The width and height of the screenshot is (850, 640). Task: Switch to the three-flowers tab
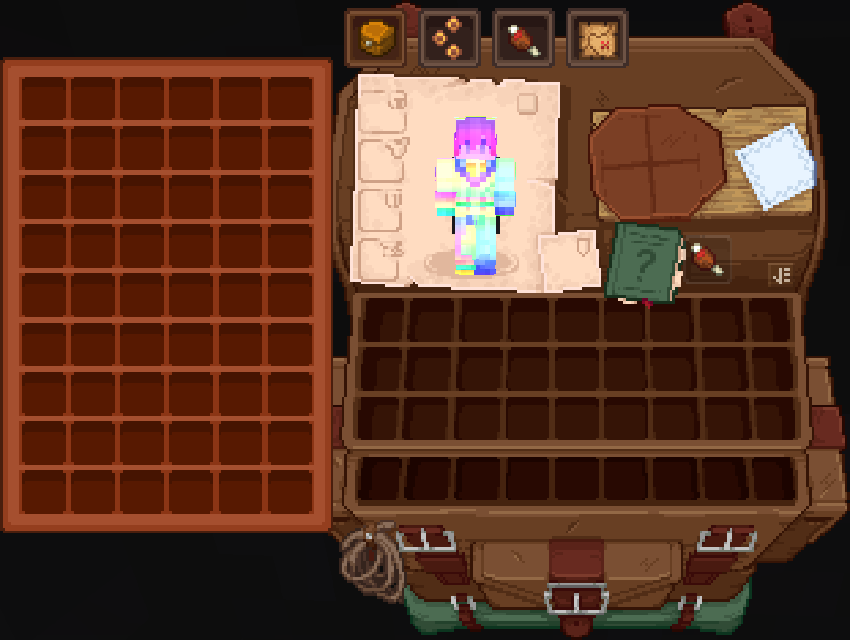pyautogui.click(x=449, y=40)
